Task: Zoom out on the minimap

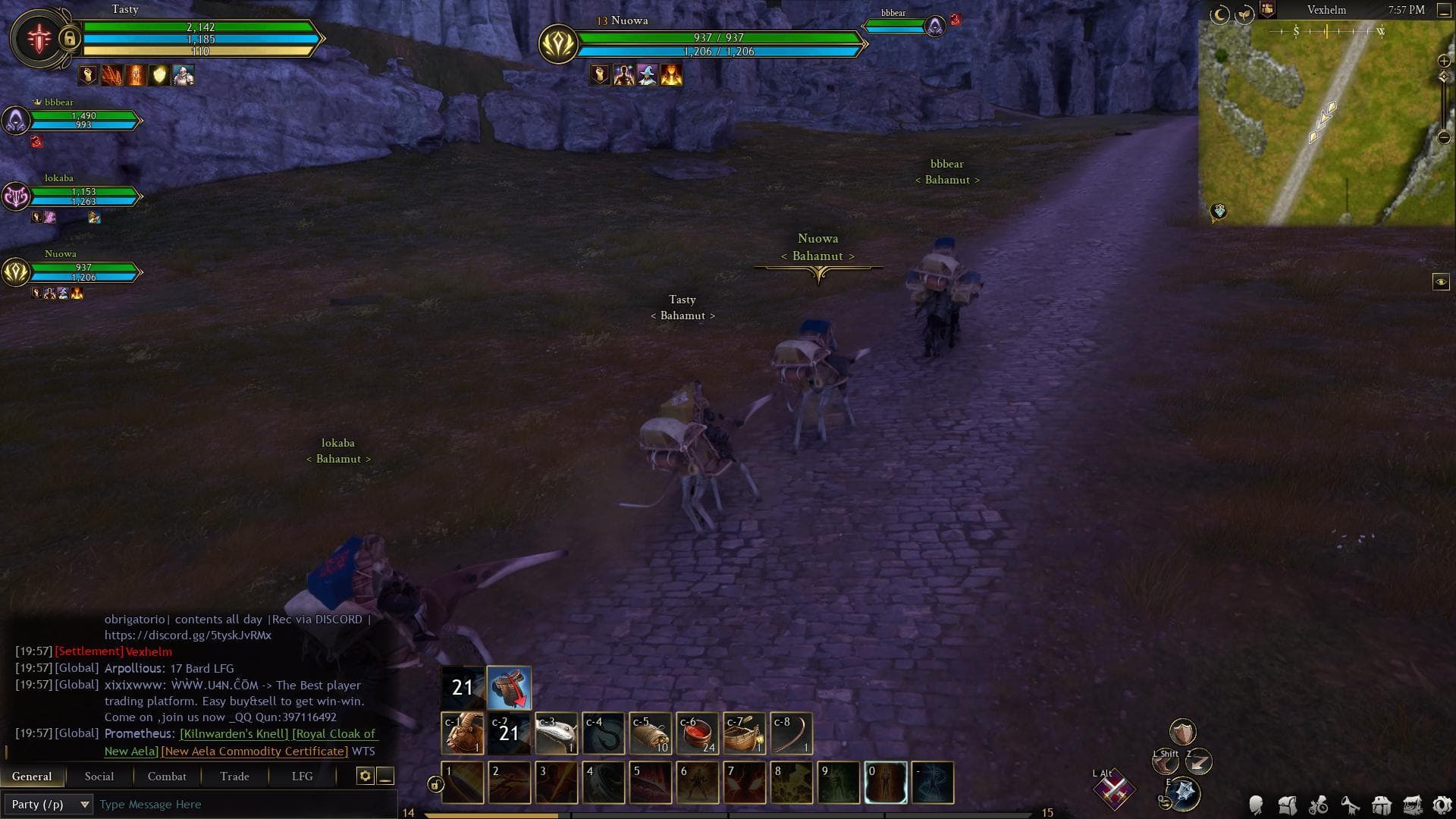Action: (1444, 137)
